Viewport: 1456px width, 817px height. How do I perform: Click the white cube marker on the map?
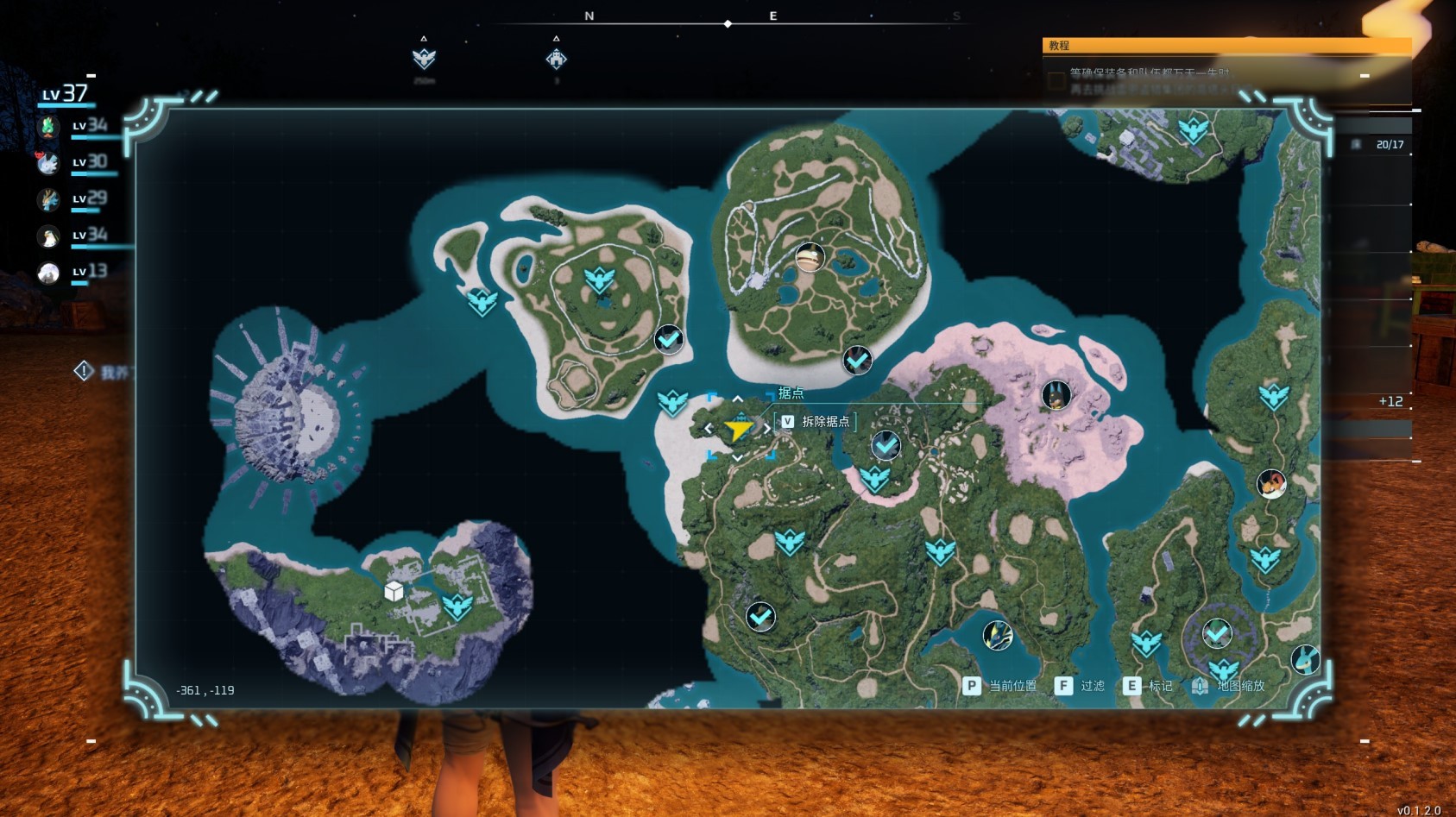pos(394,591)
